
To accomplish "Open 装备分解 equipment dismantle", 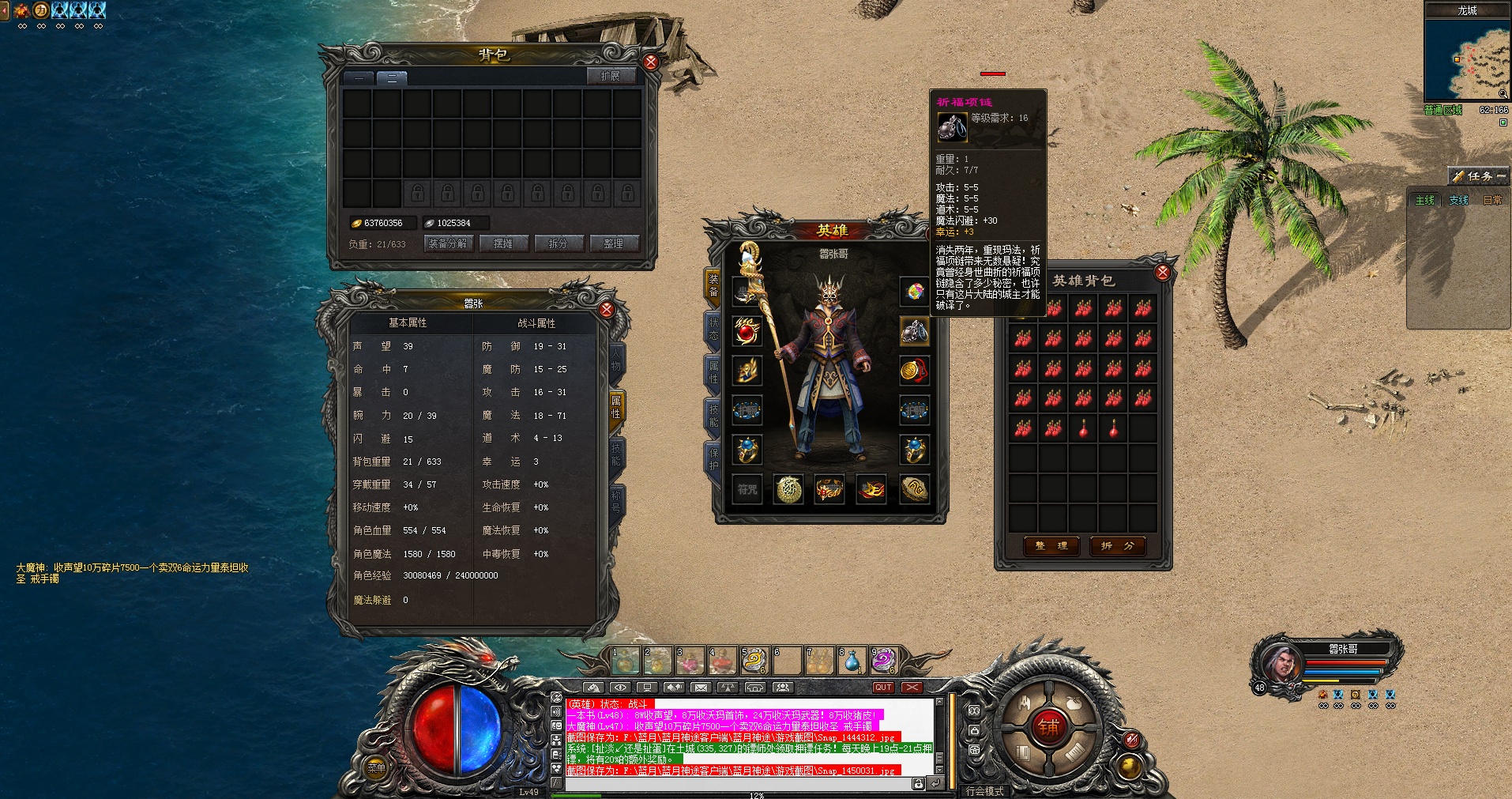I will (x=448, y=243).
